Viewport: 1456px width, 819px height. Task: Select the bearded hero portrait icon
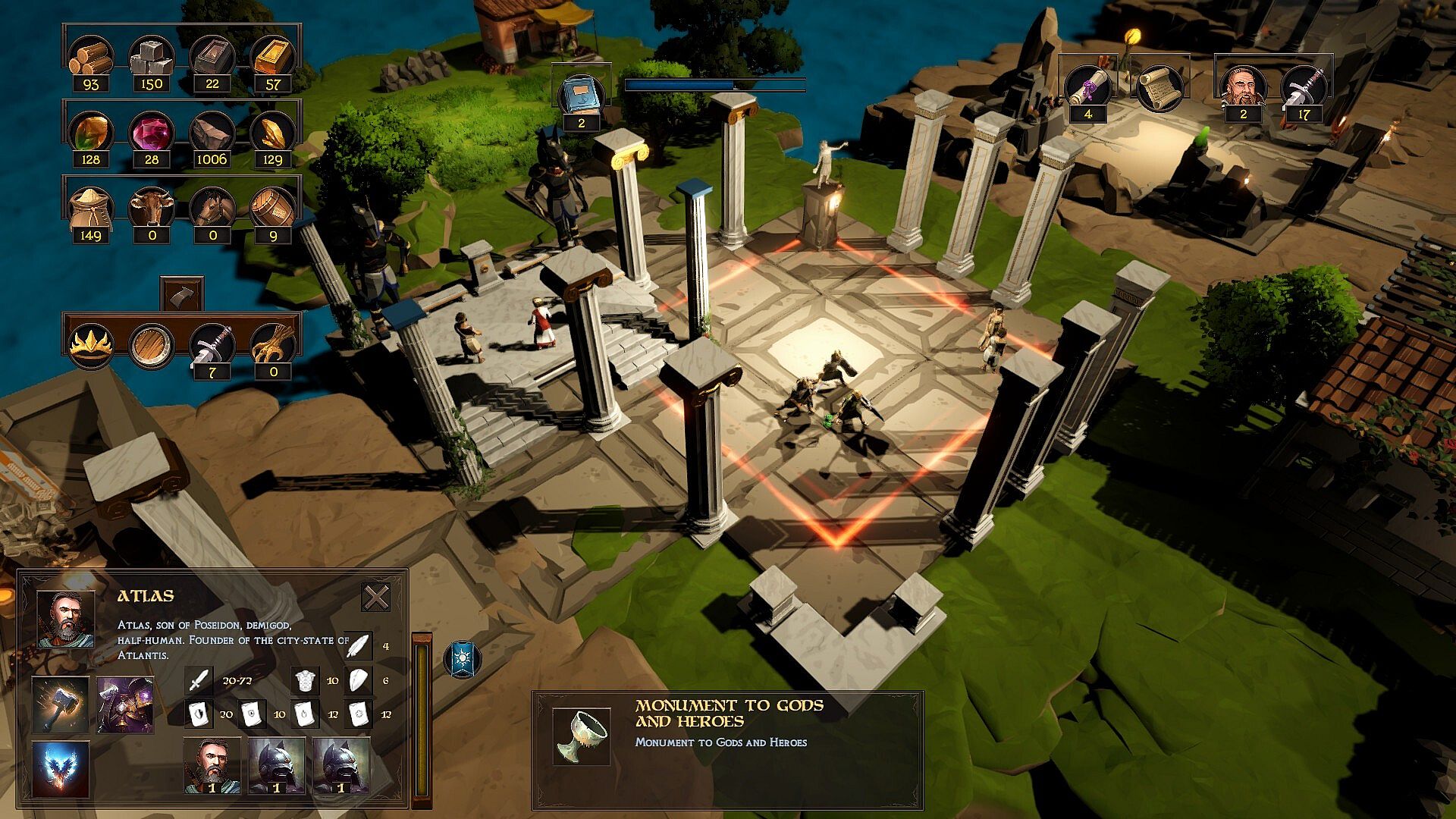coord(1243,87)
